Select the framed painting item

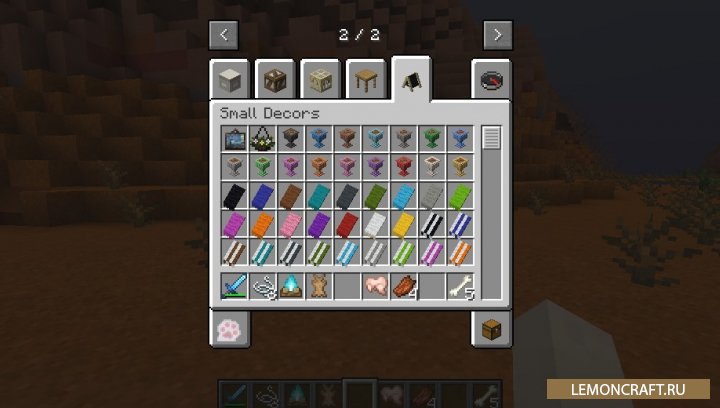pyautogui.click(x=233, y=138)
